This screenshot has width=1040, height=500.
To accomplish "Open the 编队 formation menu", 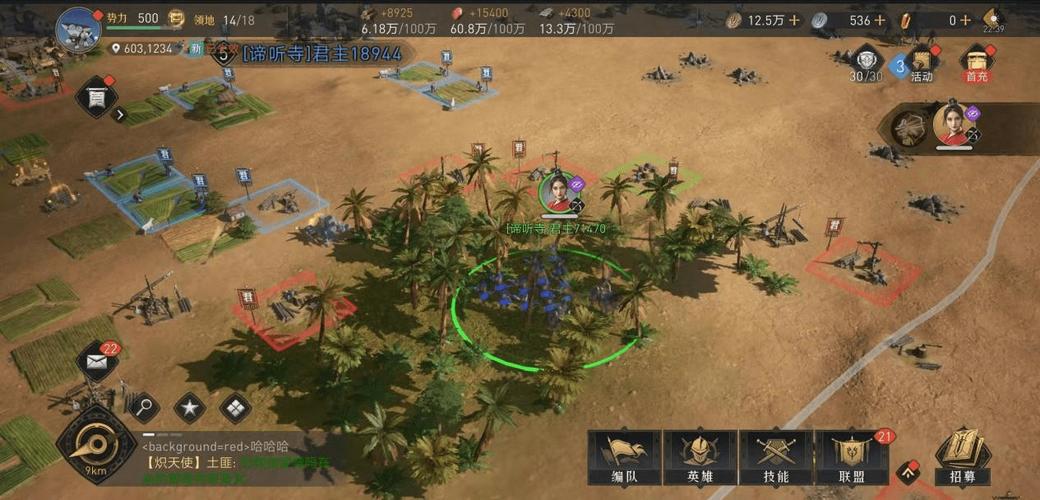I will [623, 460].
